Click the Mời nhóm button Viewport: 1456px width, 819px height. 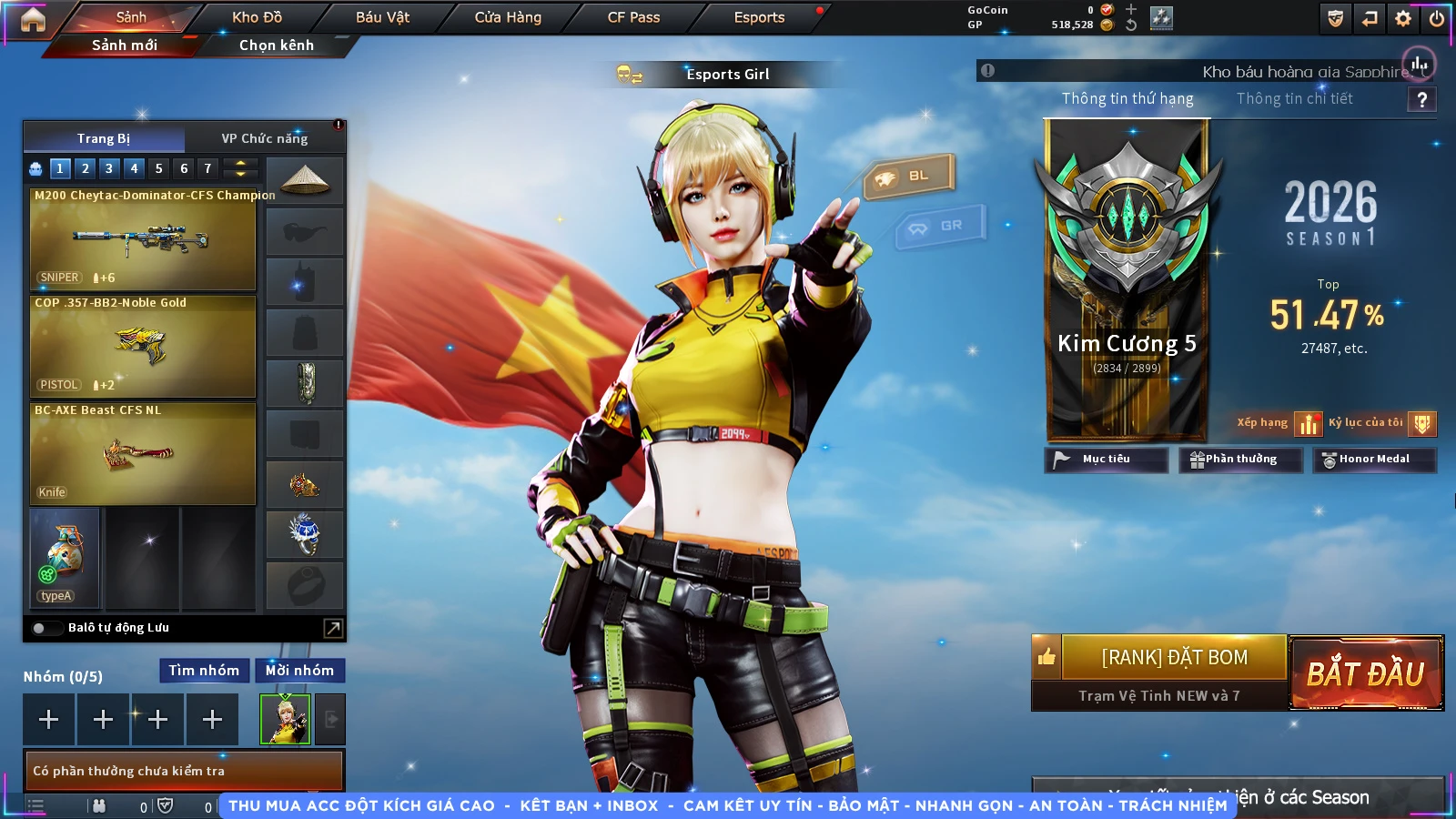299,671
